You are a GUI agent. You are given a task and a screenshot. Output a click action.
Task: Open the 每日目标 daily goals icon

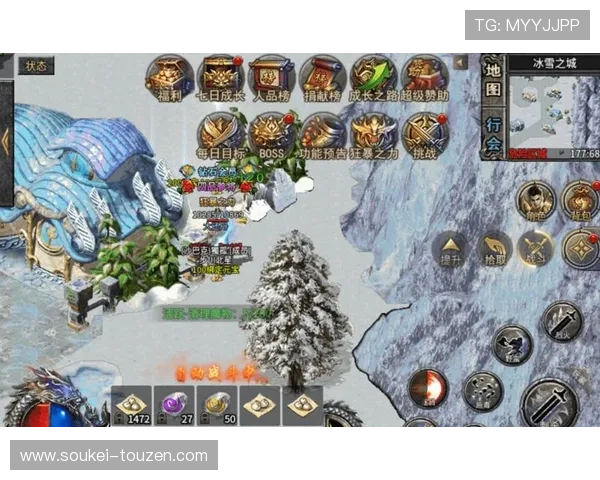pyautogui.click(x=220, y=134)
